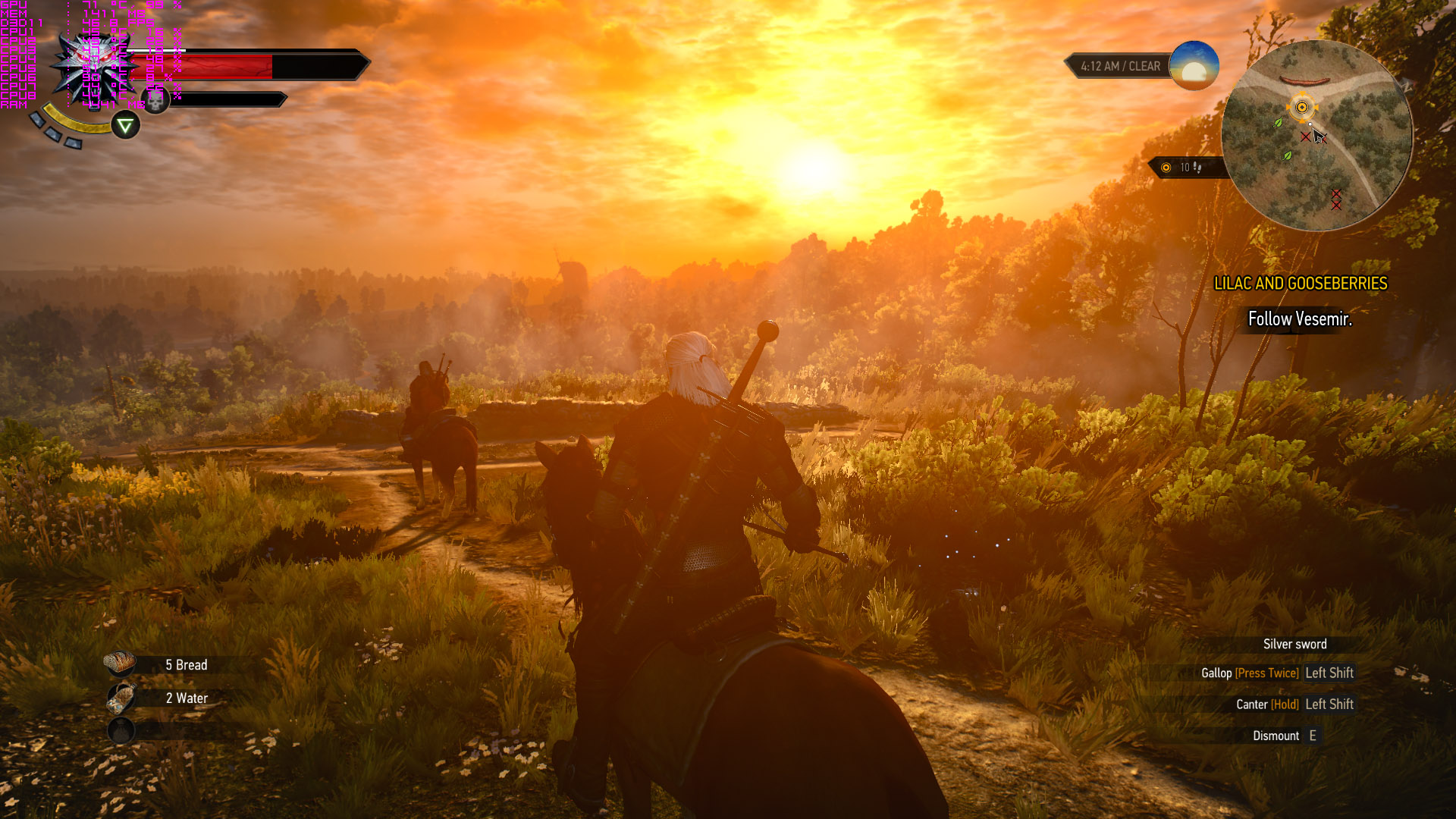The image size is (1456, 819).
Task: Click the quest objective marker on minimap
Action: [1302, 107]
